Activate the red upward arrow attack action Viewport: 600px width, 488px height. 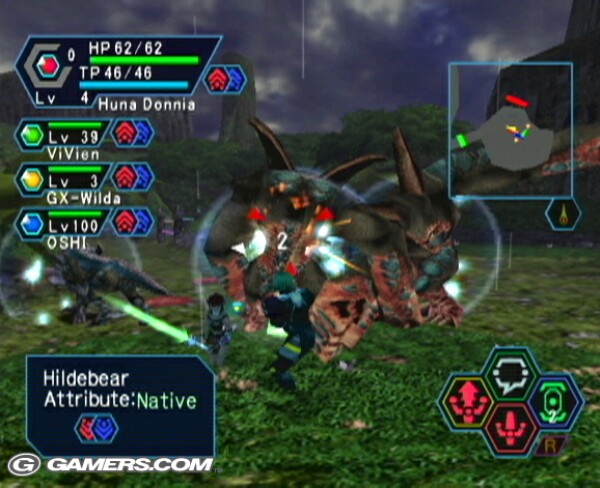pos(468,399)
